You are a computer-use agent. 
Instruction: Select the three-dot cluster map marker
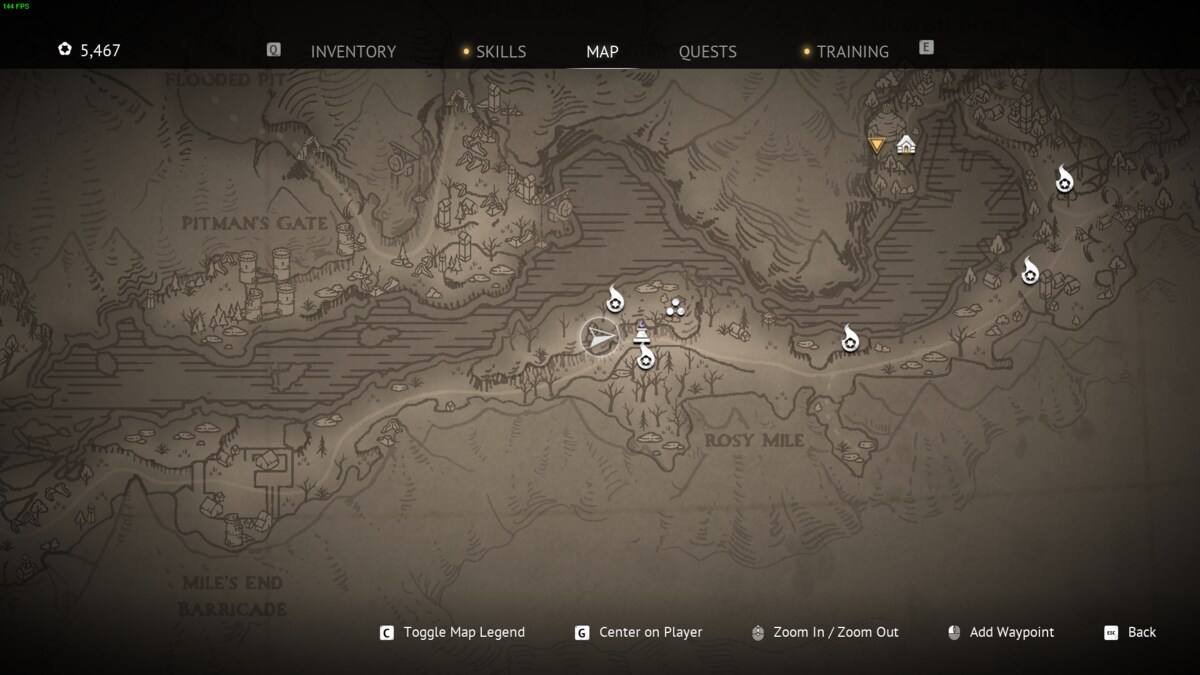tap(675, 307)
